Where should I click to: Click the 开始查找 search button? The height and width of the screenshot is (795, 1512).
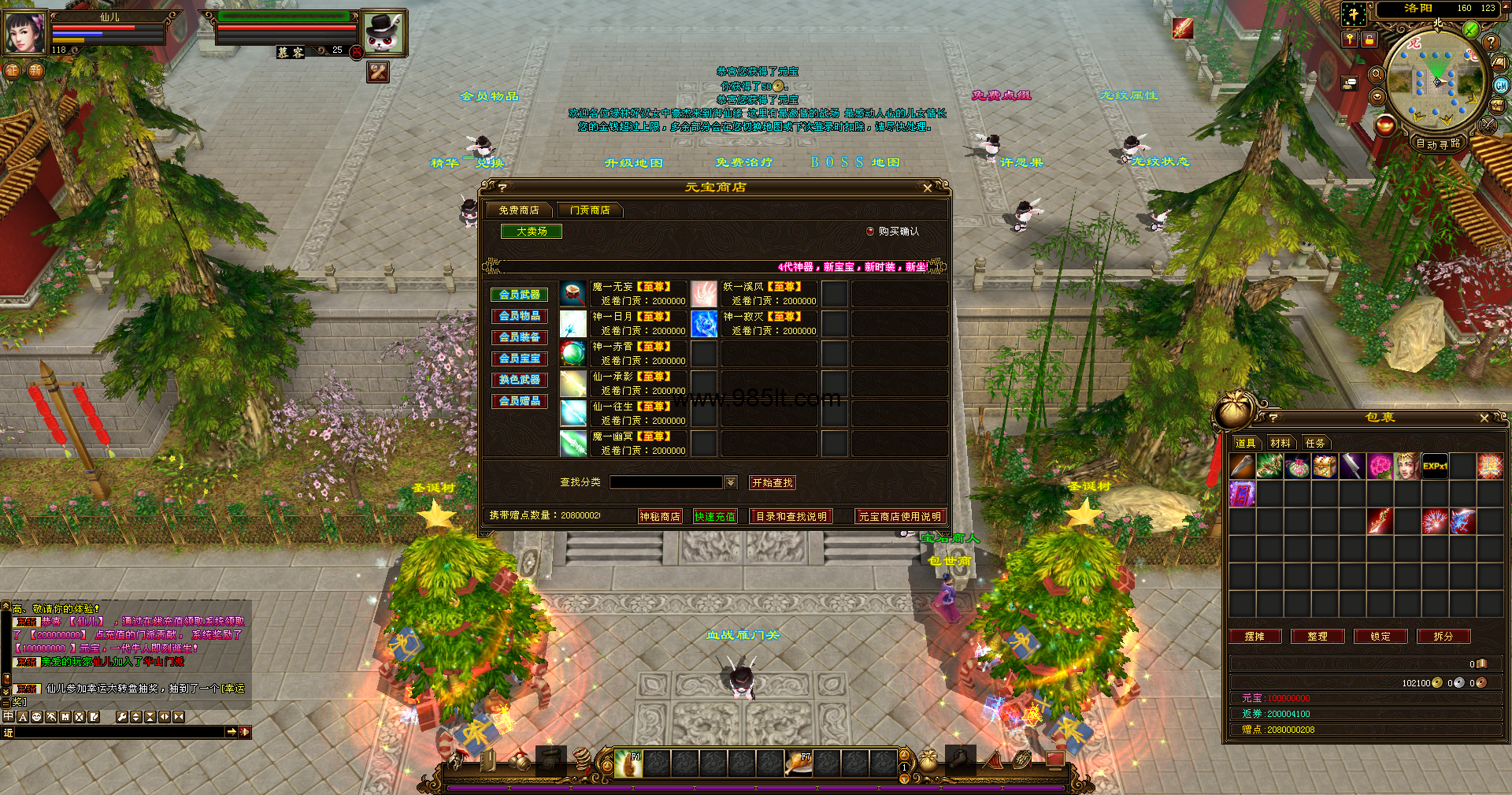pos(772,482)
